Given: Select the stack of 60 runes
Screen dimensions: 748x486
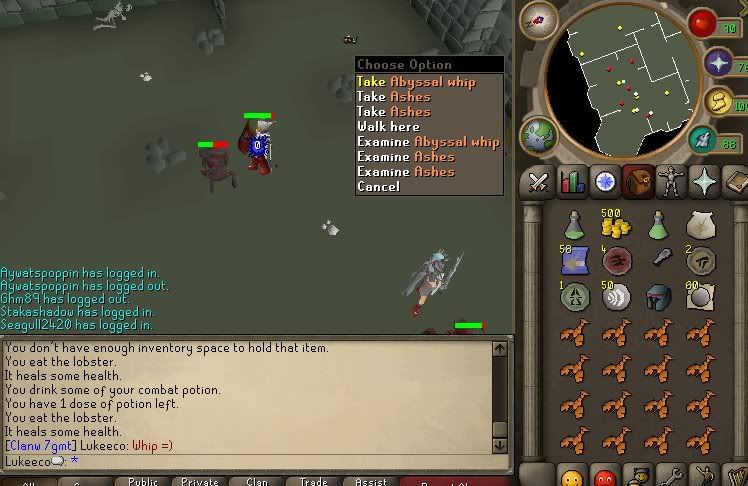Looking at the screenshot, I should pos(701,297).
